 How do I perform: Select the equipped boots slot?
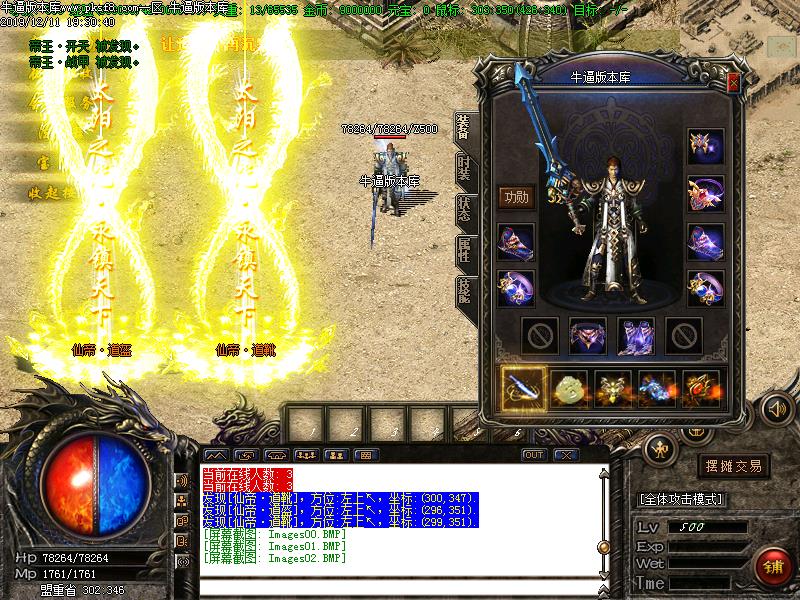(636, 336)
